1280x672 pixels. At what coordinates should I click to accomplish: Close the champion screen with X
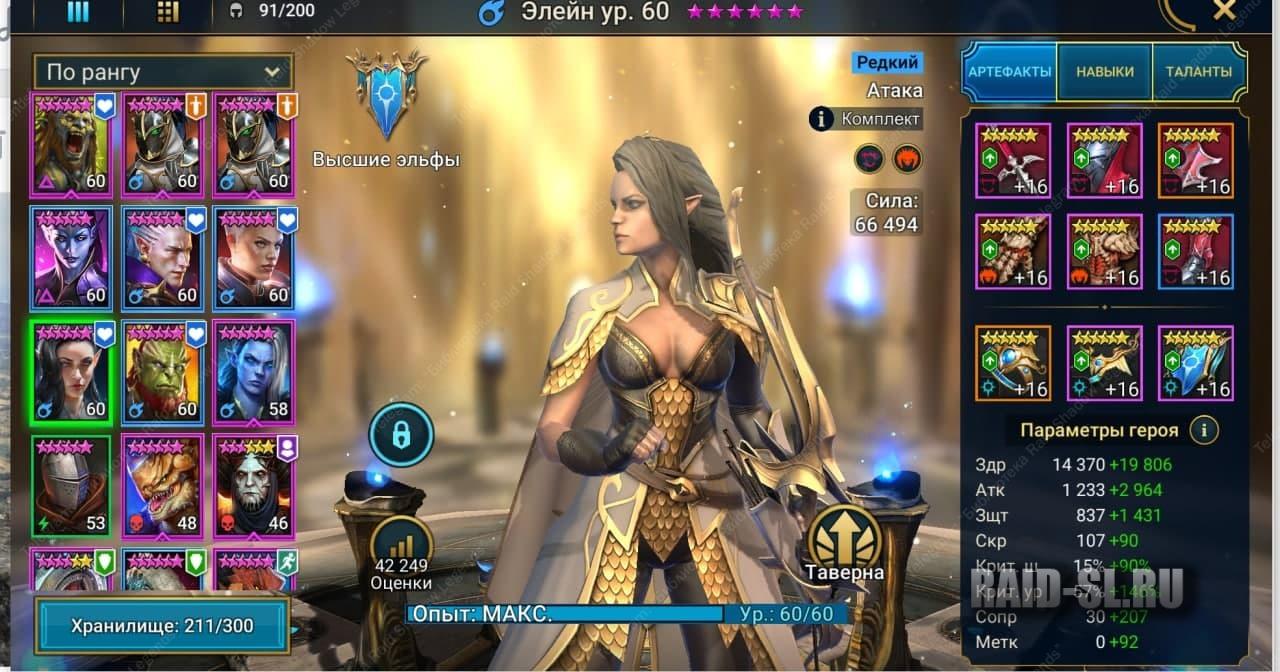[1224, 11]
